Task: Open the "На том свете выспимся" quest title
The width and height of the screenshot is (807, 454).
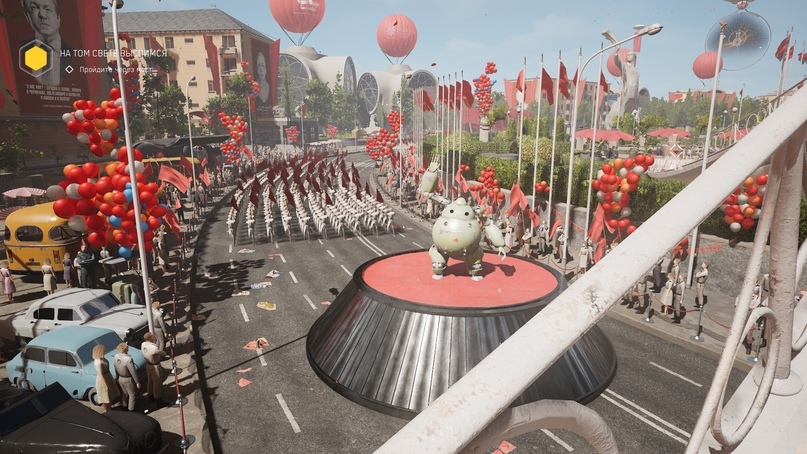Action: tap(113, 52)
